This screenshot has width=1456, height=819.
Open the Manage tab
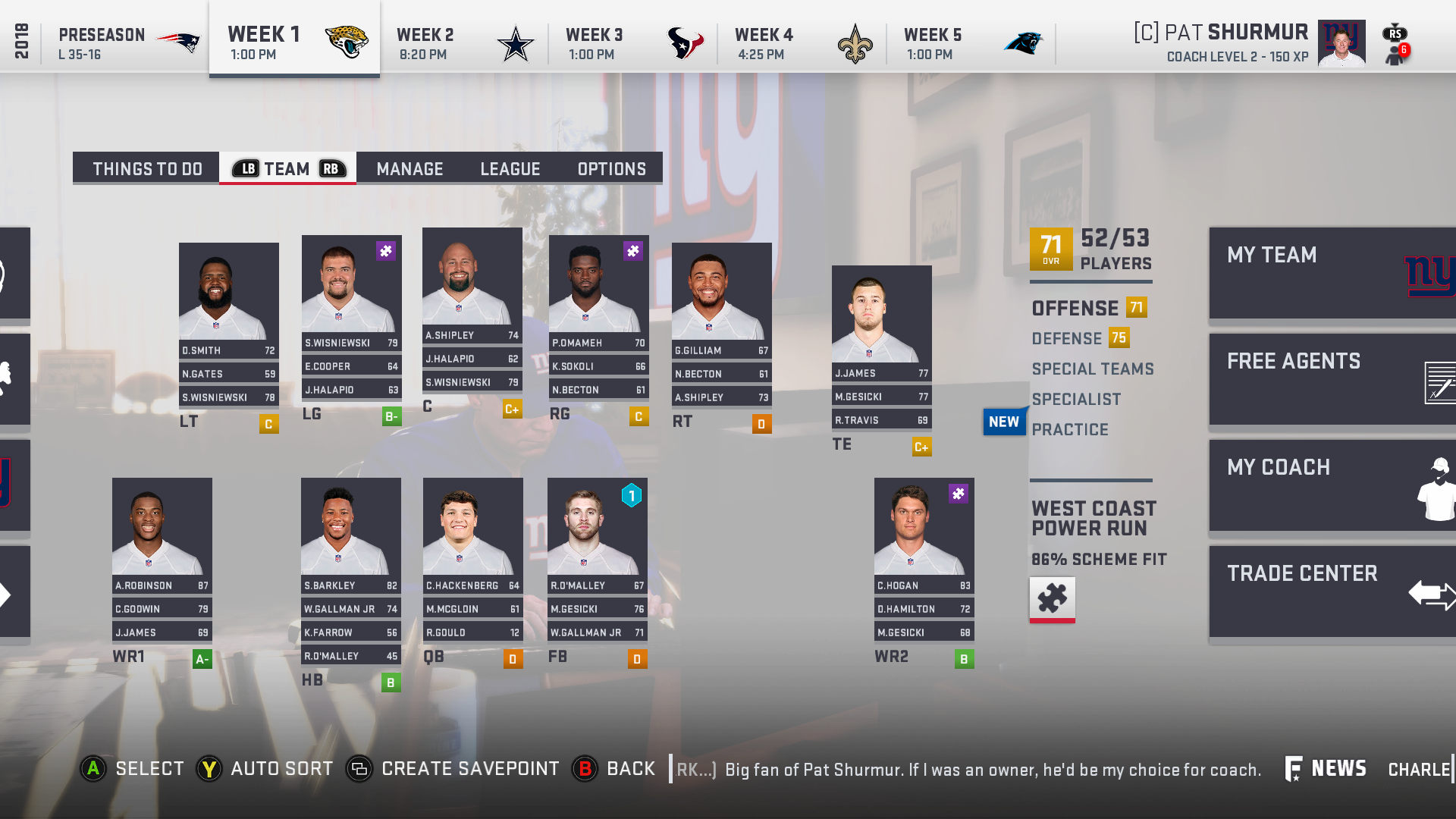[409, 168]
